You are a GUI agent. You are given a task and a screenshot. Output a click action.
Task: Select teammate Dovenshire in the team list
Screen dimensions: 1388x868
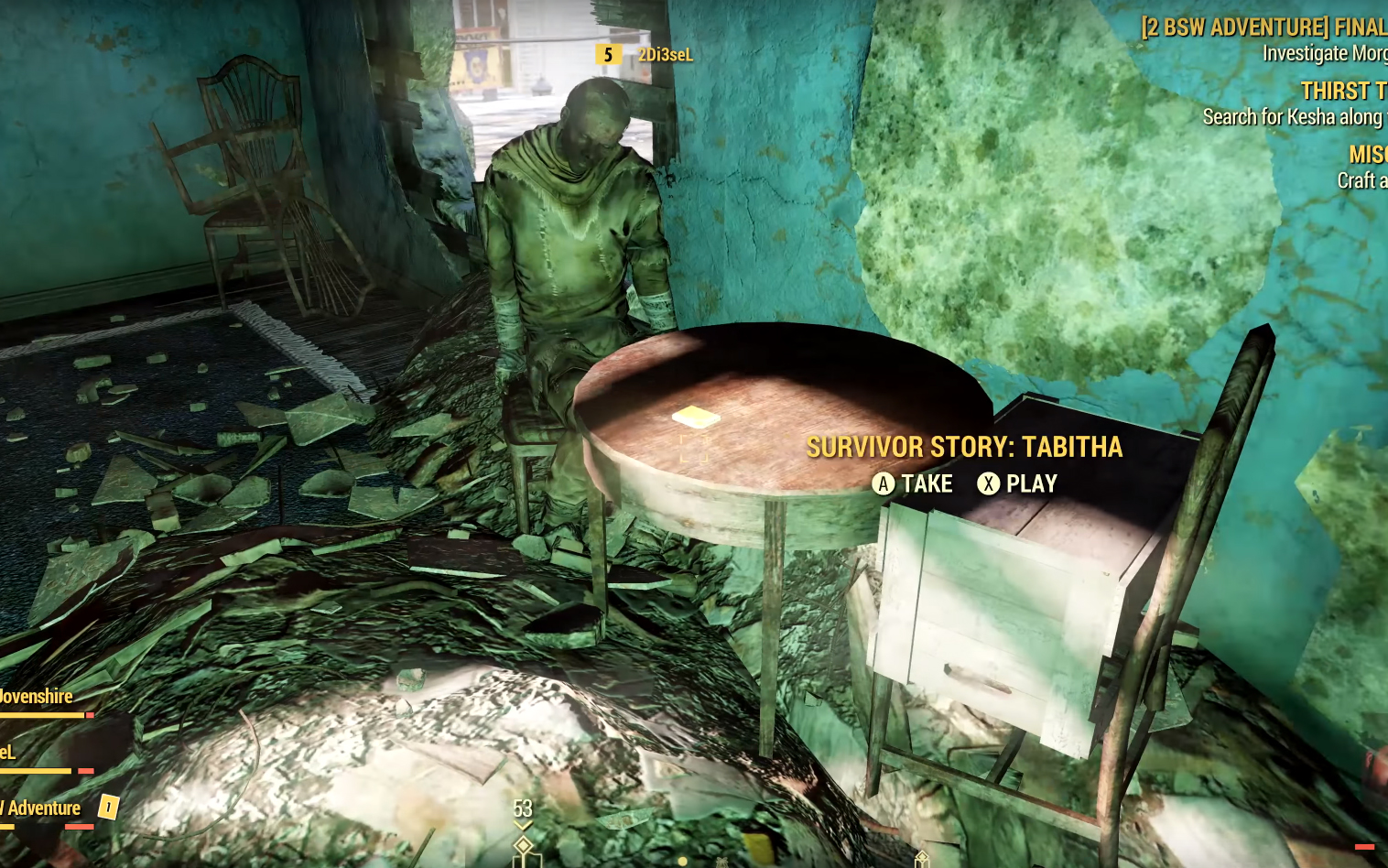pos(36,697)
